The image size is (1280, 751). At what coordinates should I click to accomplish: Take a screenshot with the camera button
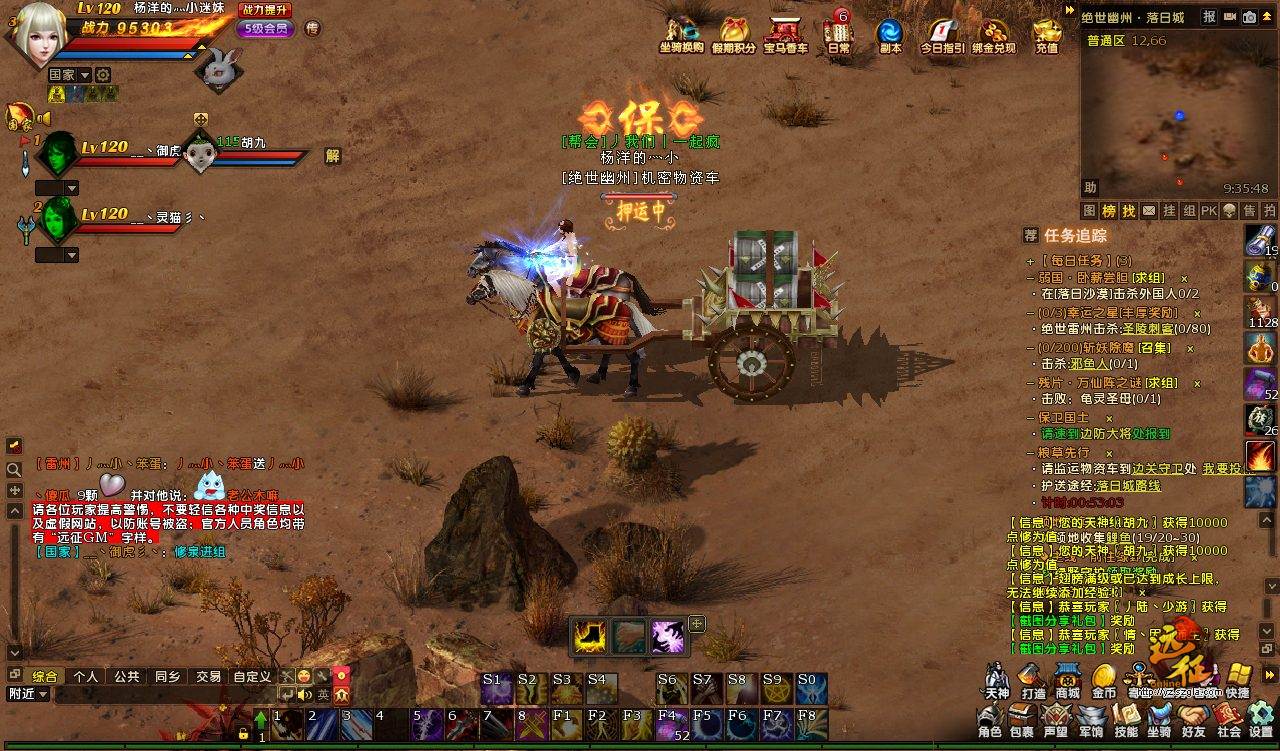[x=1249, y=17]
